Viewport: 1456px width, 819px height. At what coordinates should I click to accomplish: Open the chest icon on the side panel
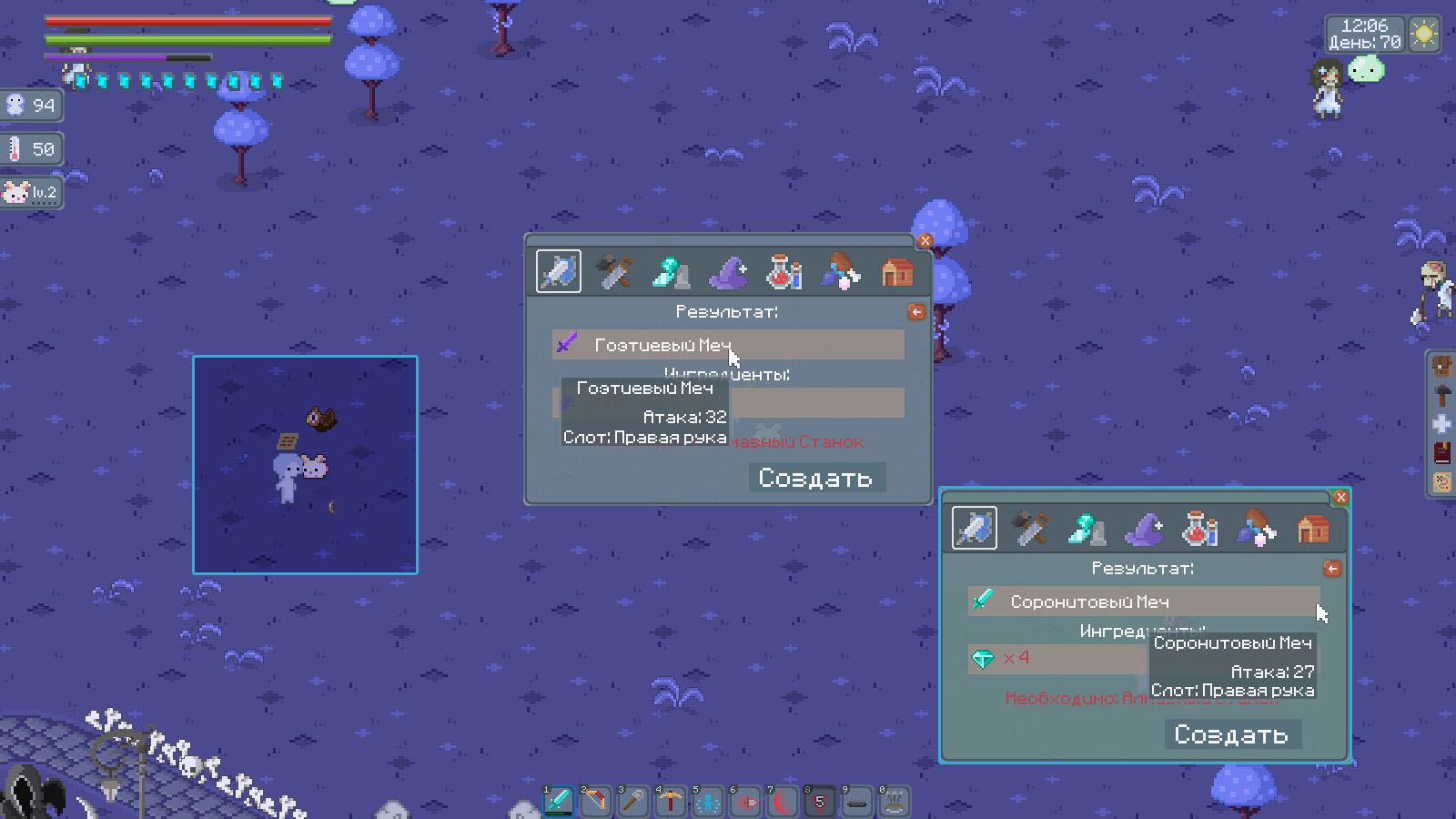pos(1441,367)
